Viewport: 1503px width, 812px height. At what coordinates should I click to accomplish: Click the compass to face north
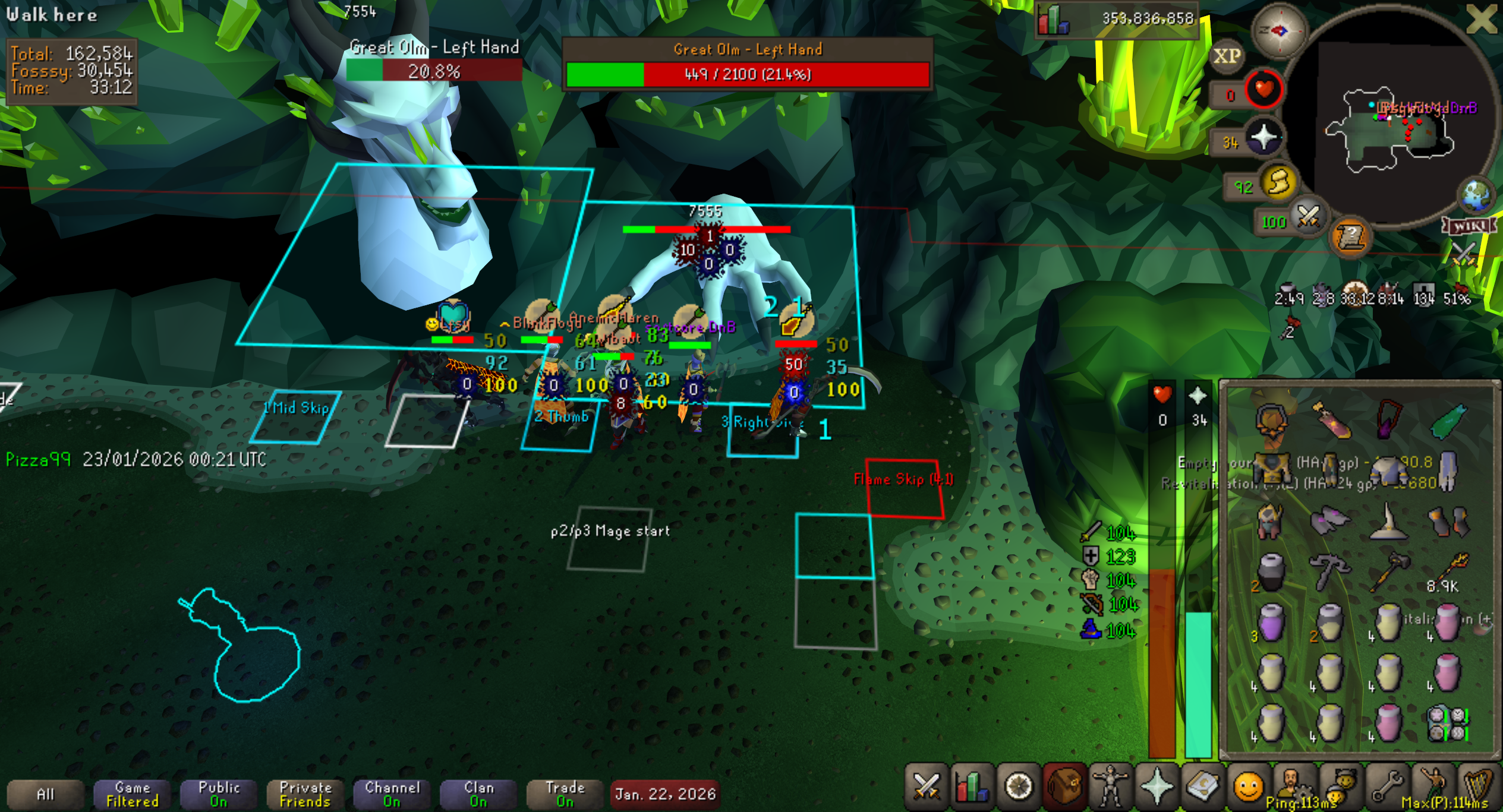[x=1279, y=31]
